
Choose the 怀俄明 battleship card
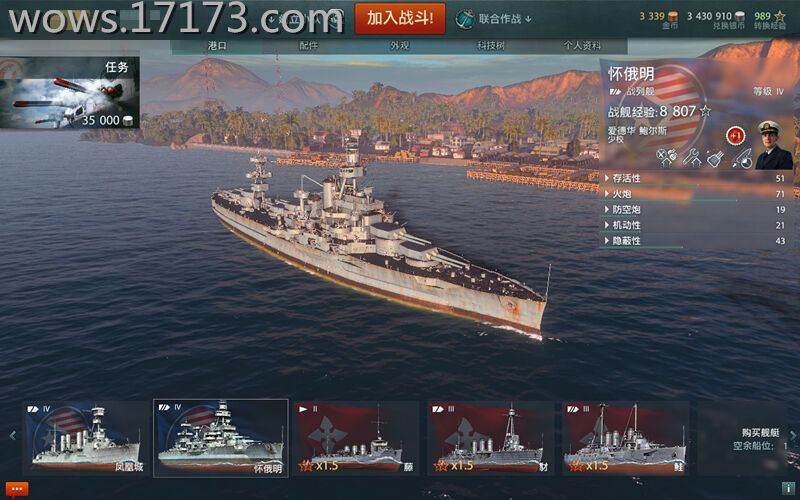click(x=220, y=437)
